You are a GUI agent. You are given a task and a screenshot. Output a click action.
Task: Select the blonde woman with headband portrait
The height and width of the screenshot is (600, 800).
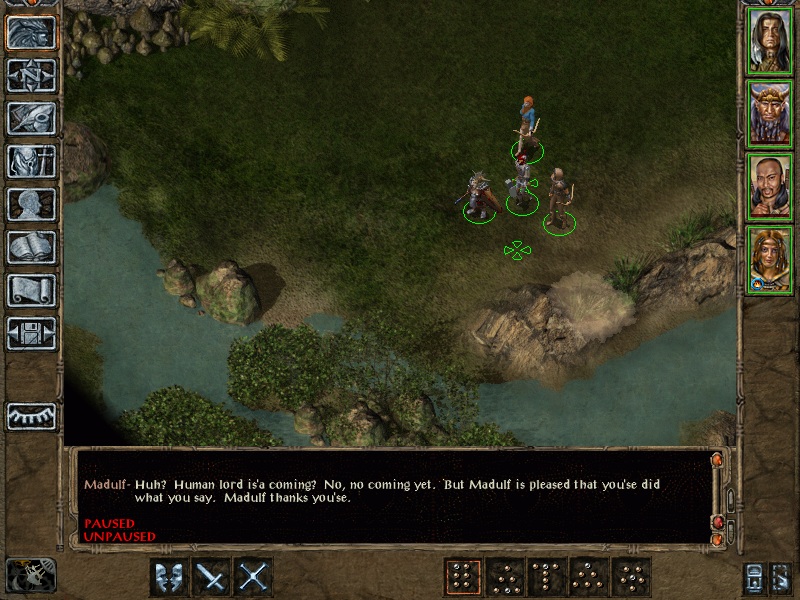click(770, 261)
